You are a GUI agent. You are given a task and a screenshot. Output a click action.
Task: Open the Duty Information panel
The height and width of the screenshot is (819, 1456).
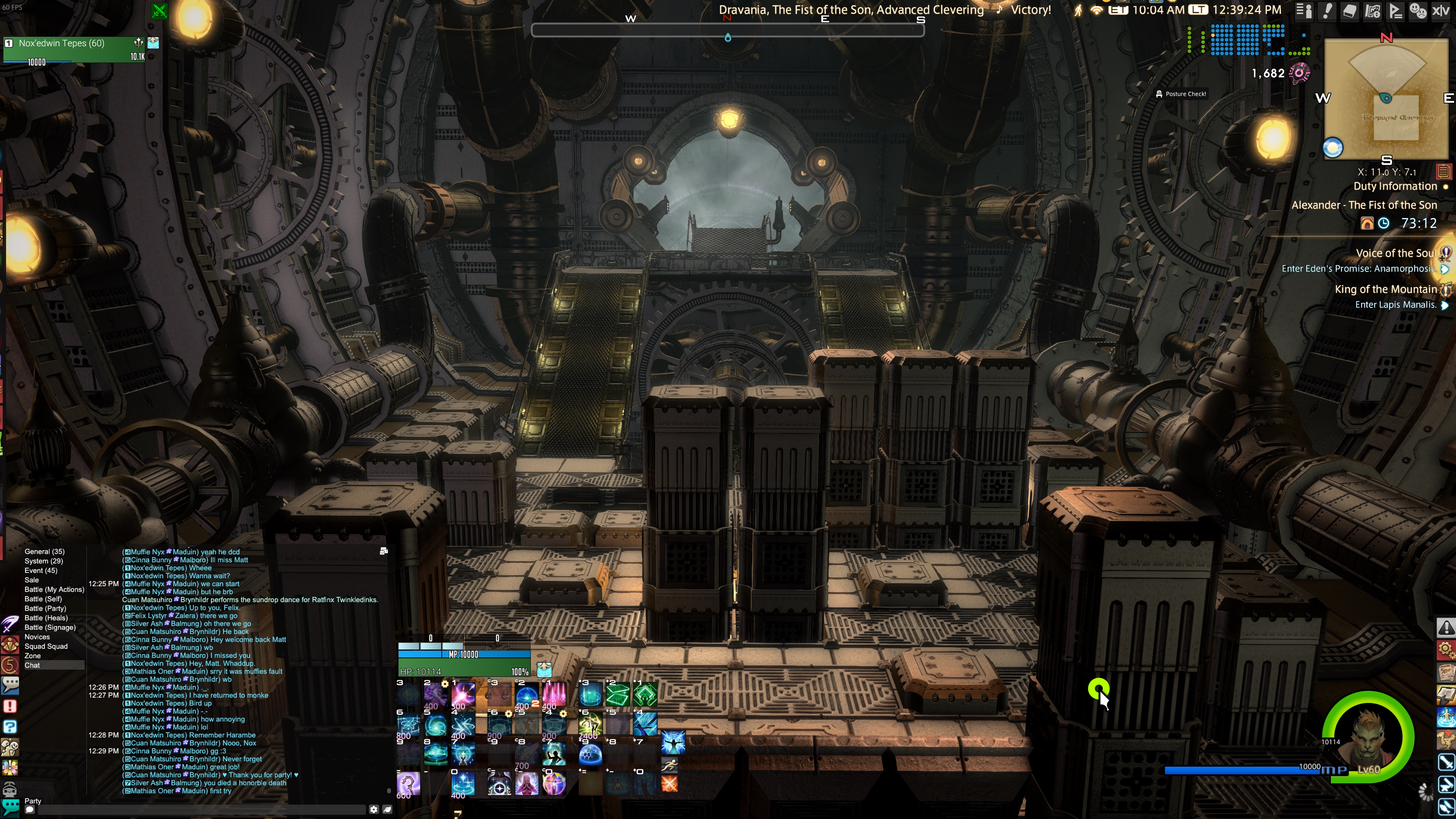pyautogui.click(x=1395, y=187)
